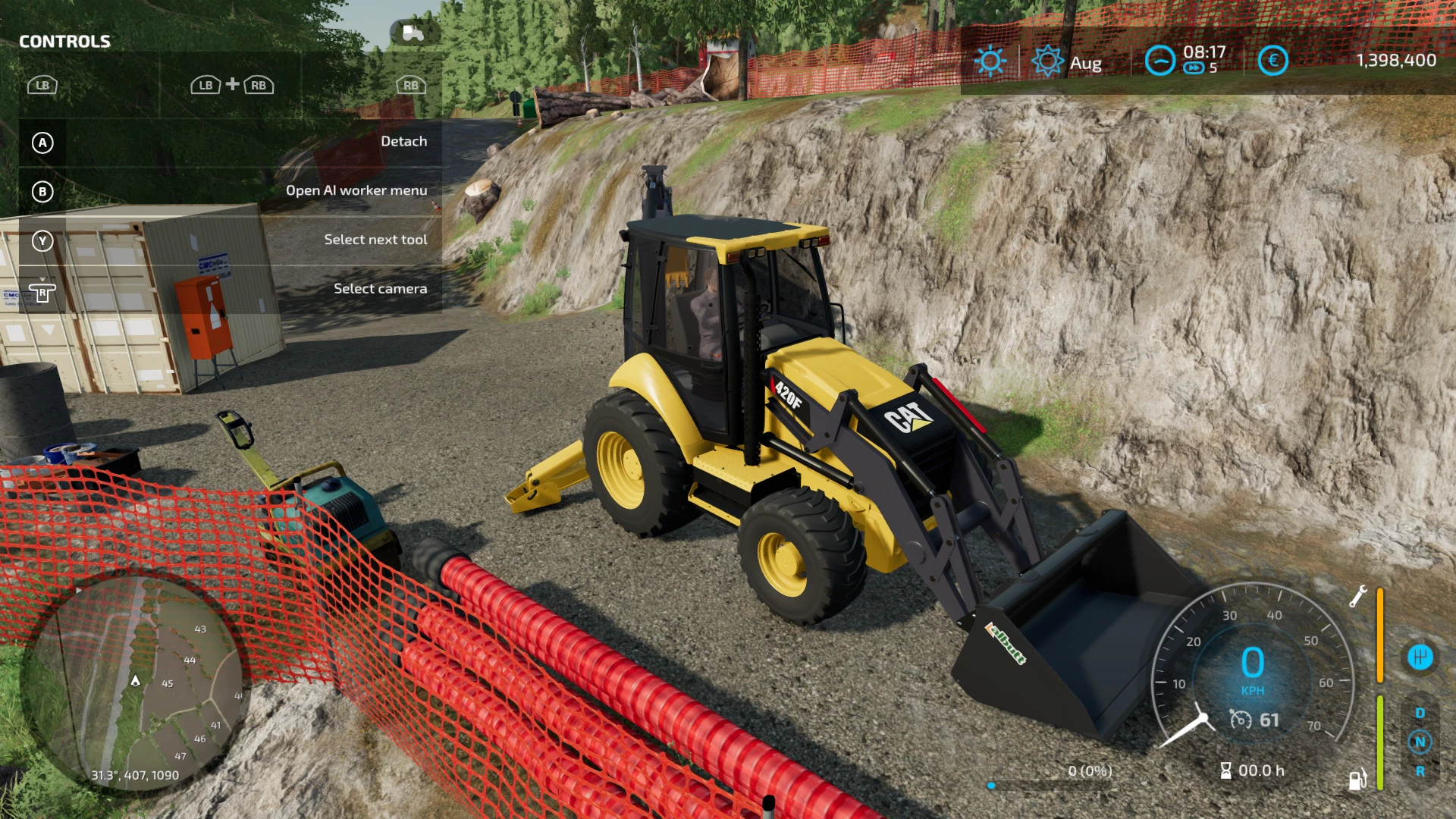Click the cruise control speed icon

pos(1241,720)
